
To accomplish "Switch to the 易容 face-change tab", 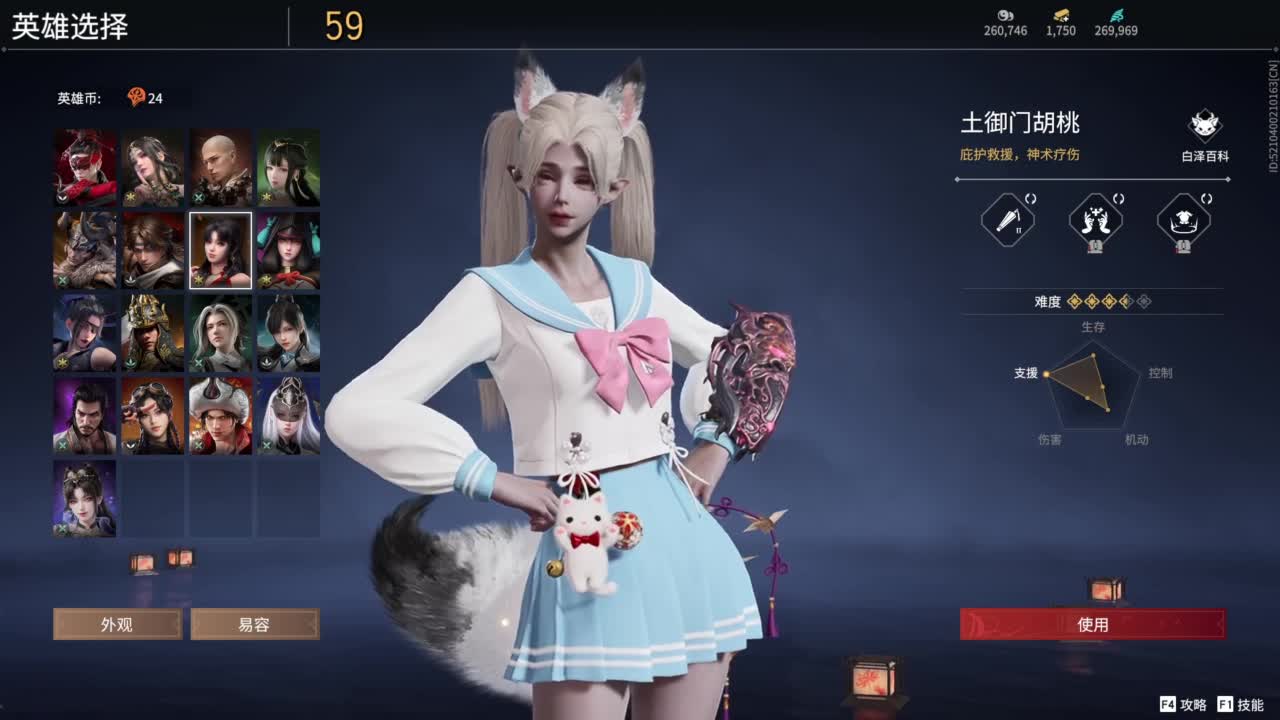I will (255, 624).
